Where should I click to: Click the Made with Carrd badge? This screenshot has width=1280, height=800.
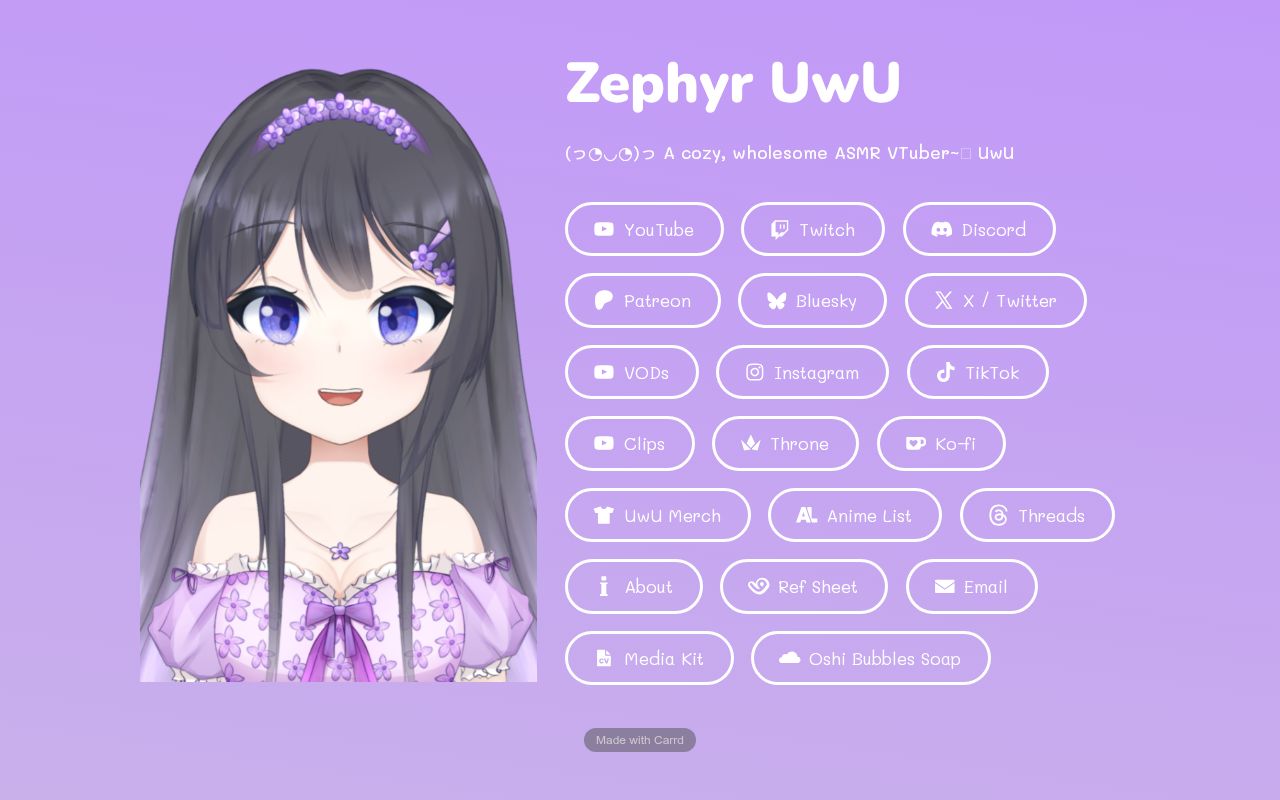[x=640, y=740]
